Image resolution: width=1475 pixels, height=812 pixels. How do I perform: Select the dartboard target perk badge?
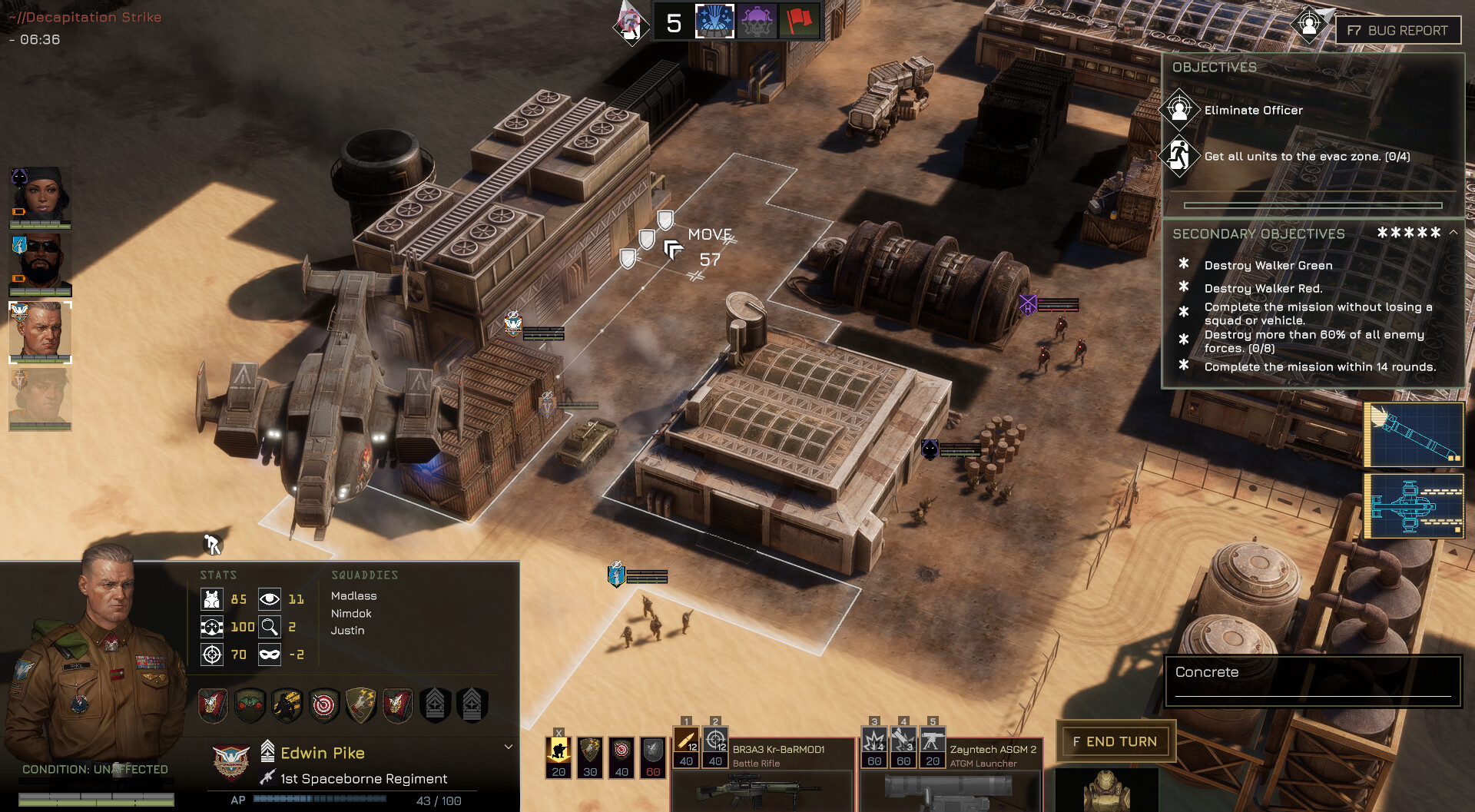[x=324, y=704]
